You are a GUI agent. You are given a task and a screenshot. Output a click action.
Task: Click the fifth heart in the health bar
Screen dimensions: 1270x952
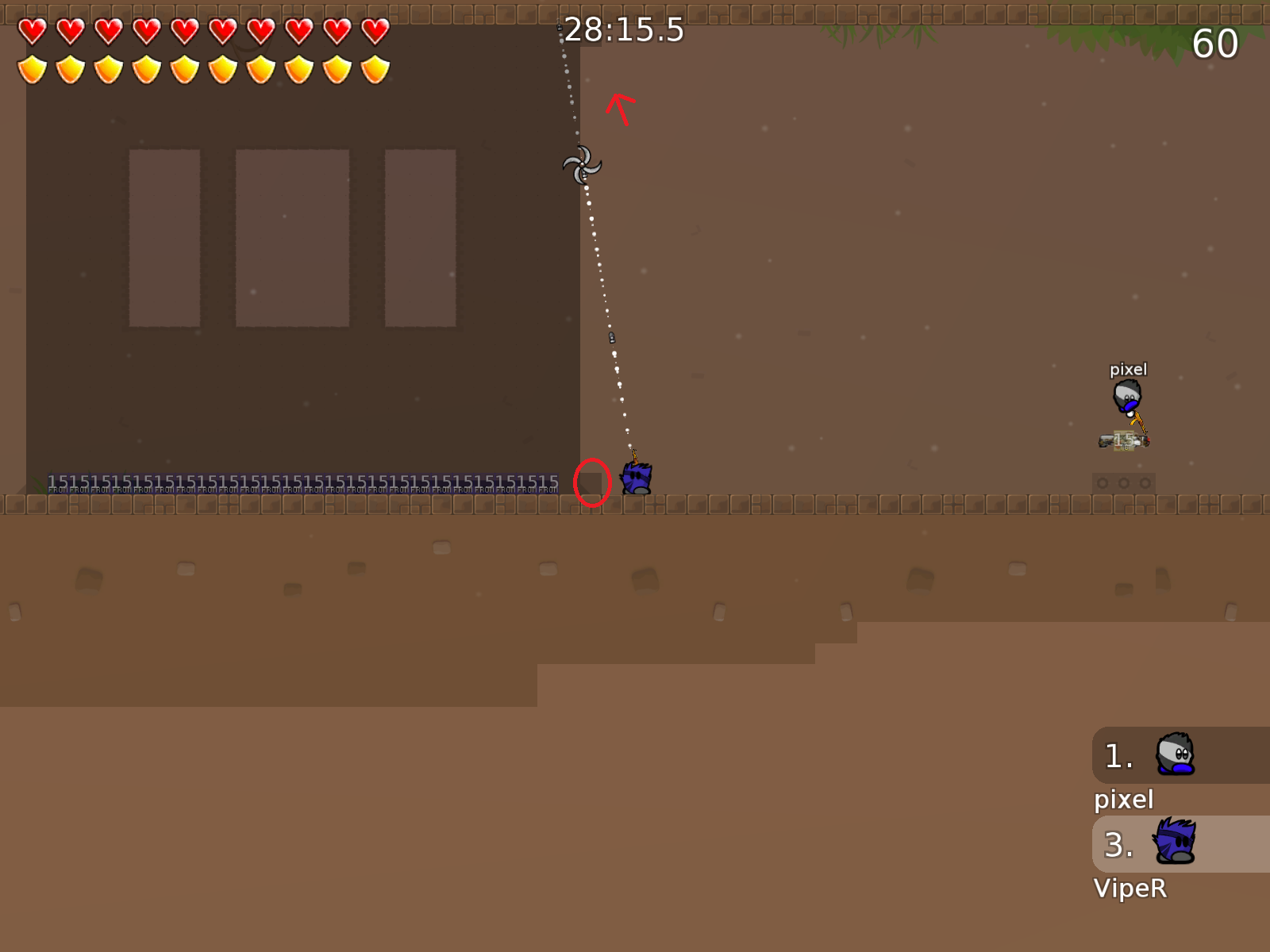(x=184, y=29)
